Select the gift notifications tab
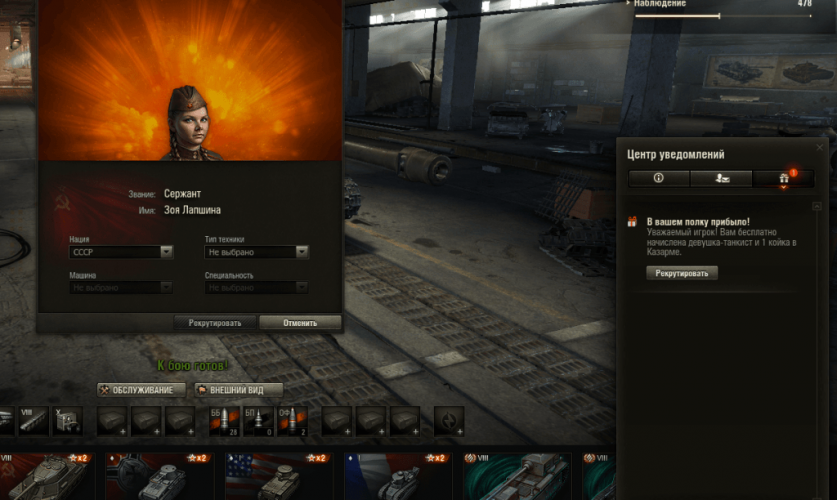Viewport: 837px width, 500px height. coord(784,178)
